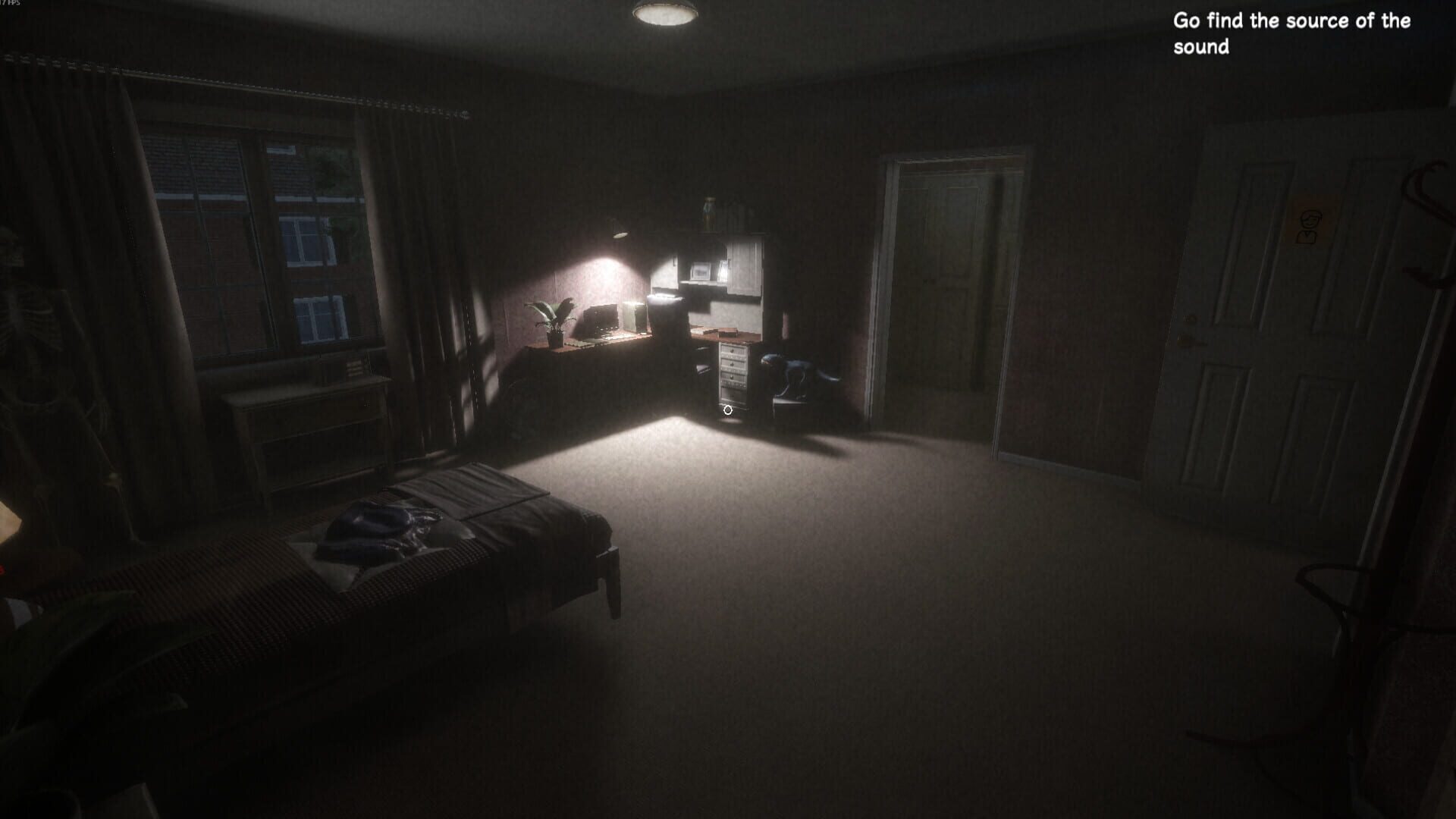The height and width of the screenshot is (819, 1456).
Task: Click the open doorway in the back wall
Action: [x=948, y=303]
